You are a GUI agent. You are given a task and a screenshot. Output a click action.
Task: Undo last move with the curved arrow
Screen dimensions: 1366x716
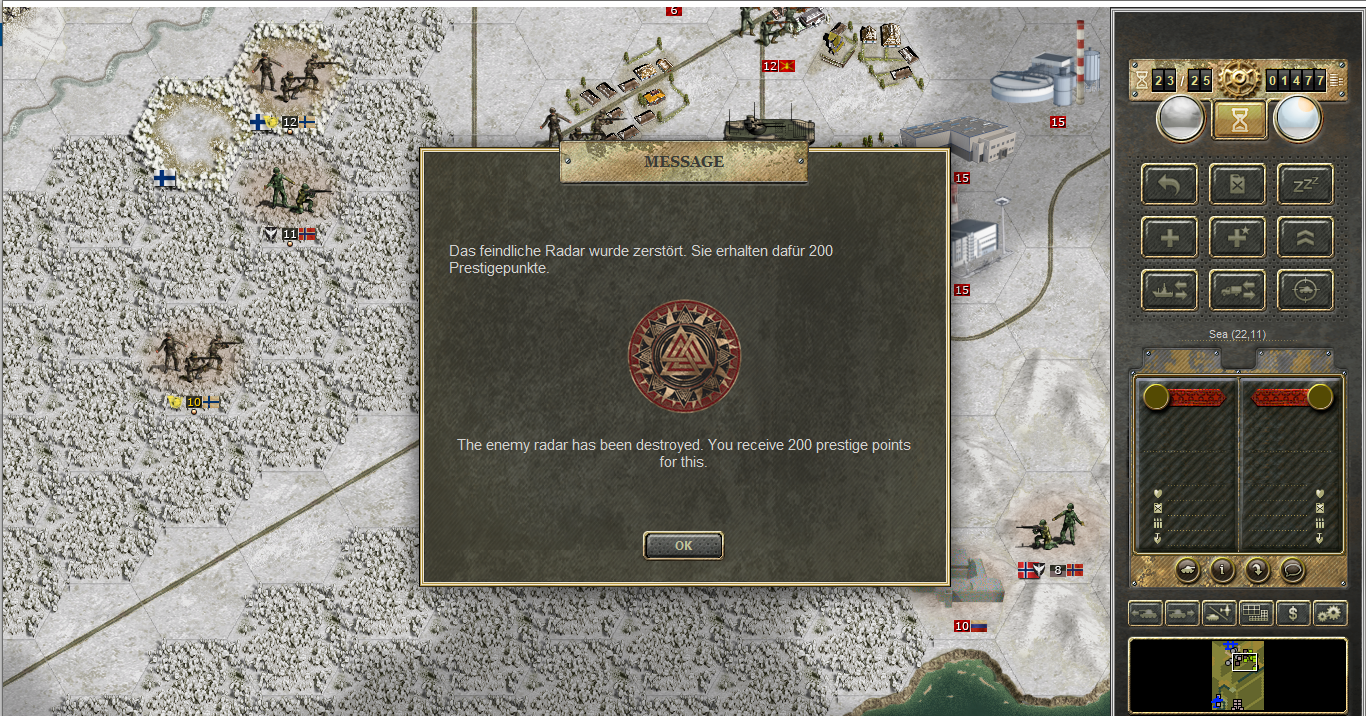coord(1169,184)
